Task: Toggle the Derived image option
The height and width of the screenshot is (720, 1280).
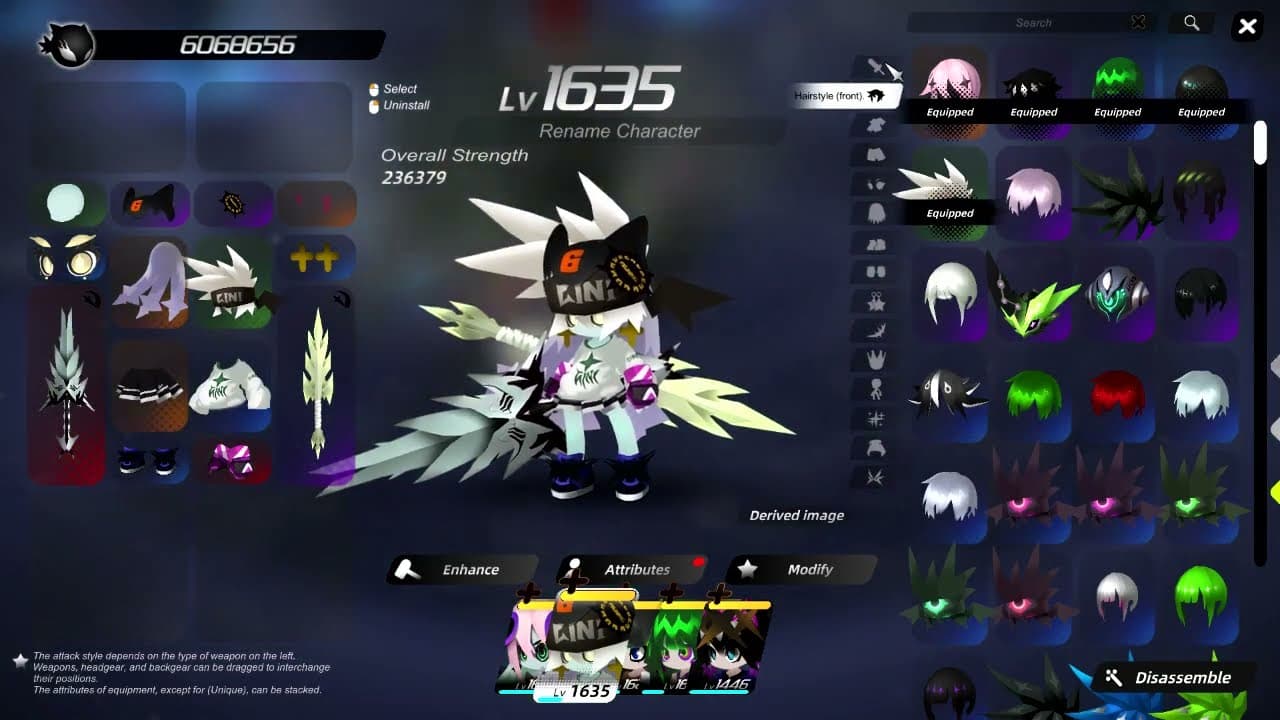Action: tap(796, 516)
